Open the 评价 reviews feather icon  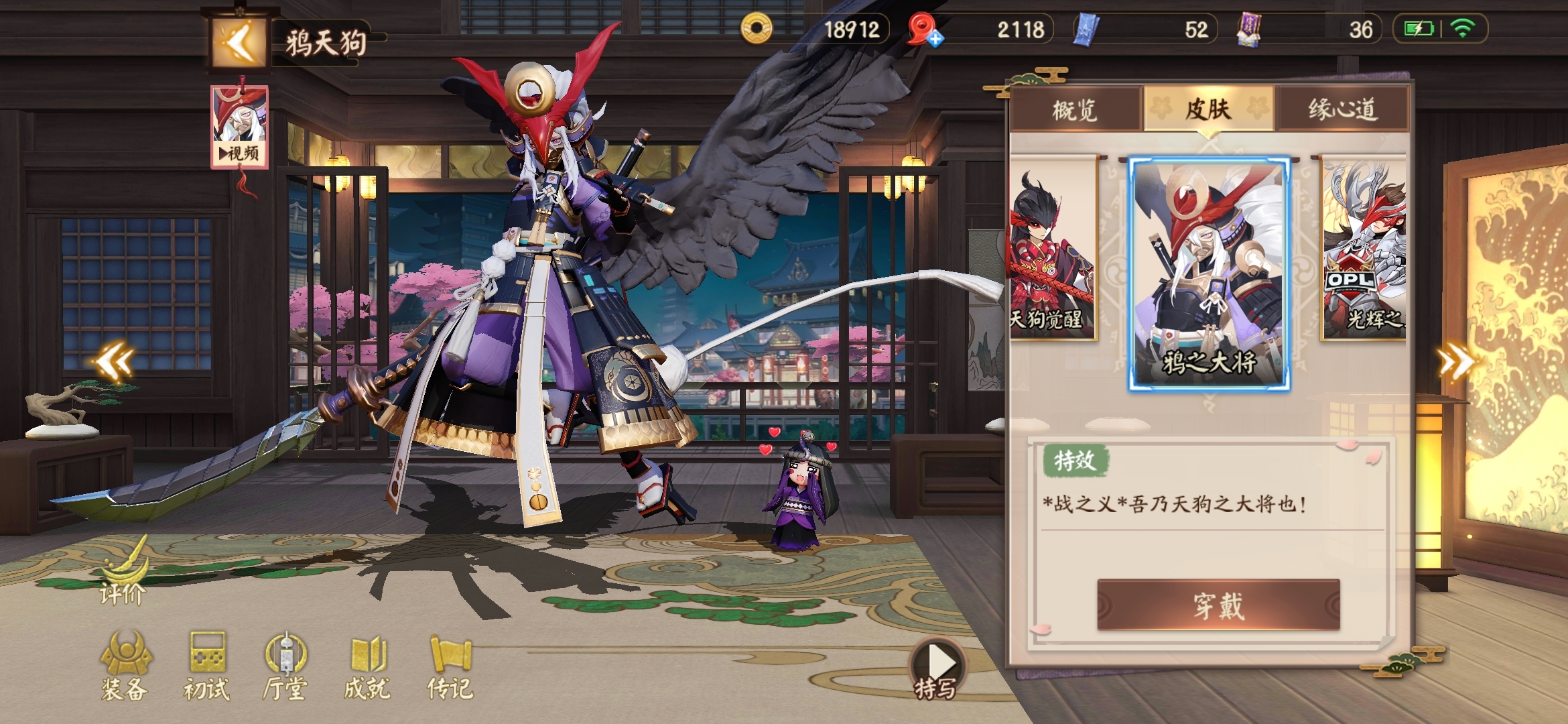123,574
